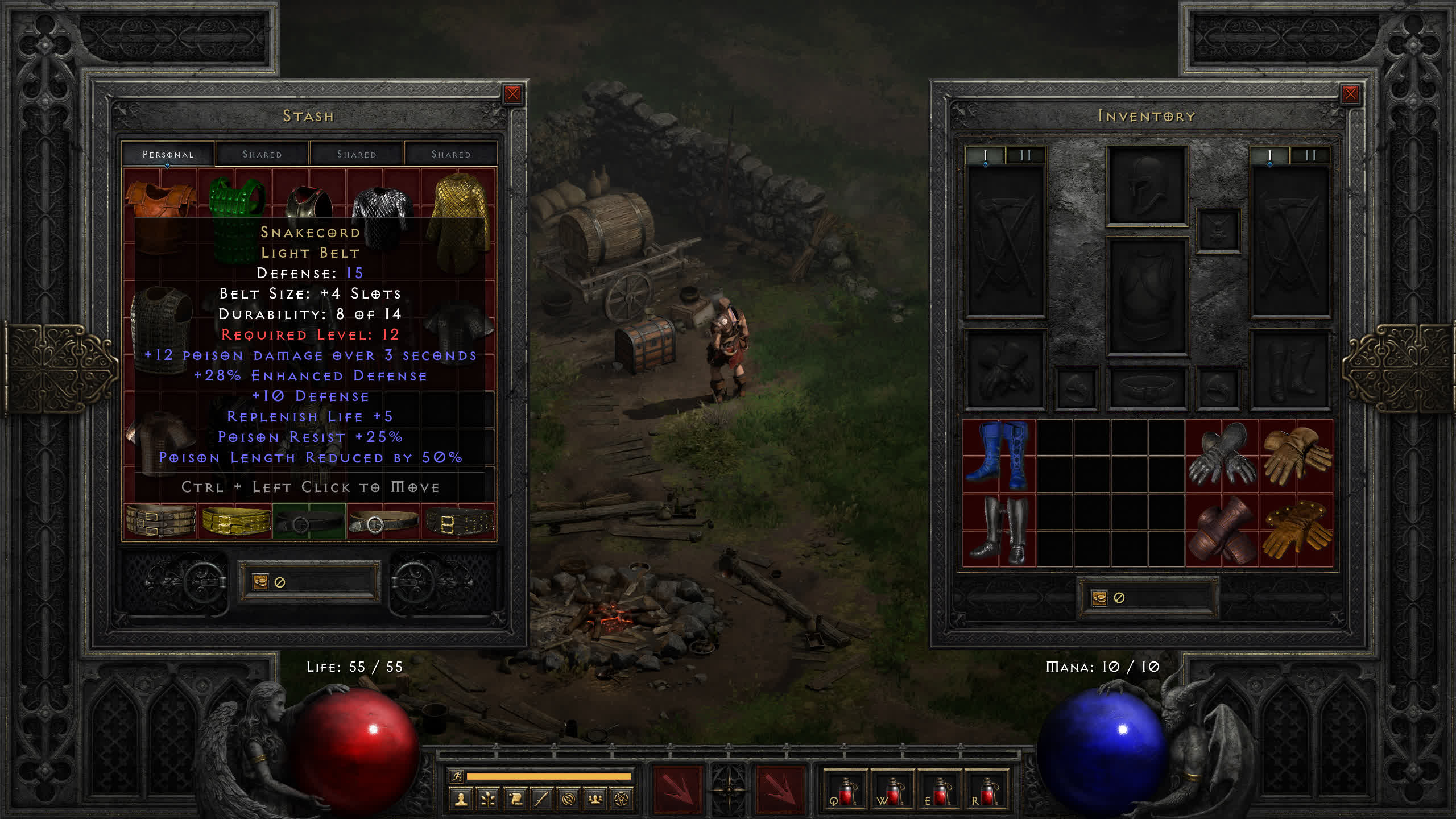Close the Inventory panel

[x=1350, y=94]
